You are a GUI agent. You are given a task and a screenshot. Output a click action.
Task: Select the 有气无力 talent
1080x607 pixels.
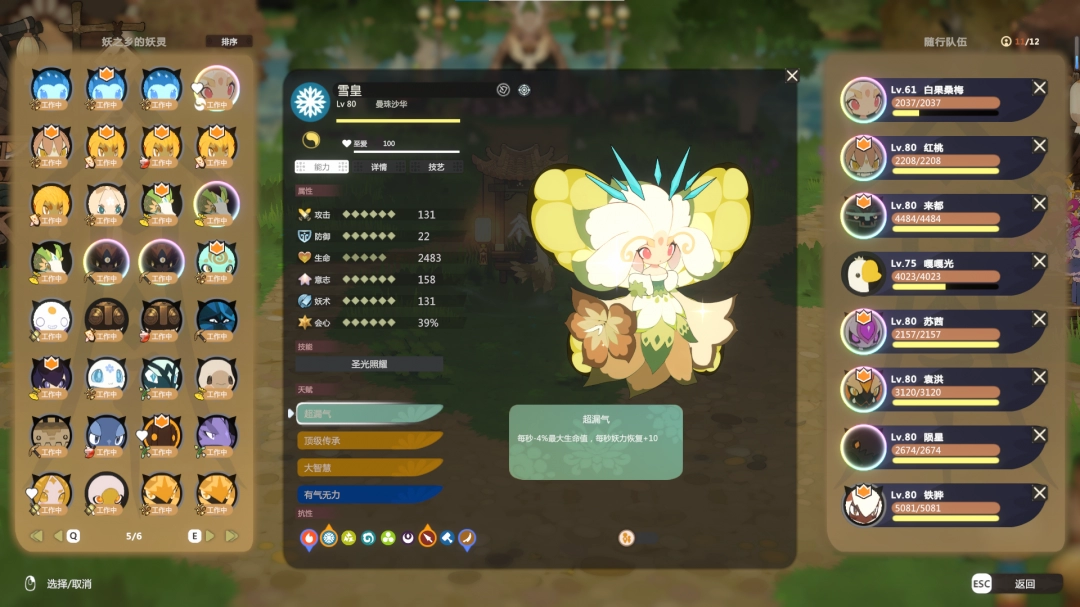coord(369,494)
